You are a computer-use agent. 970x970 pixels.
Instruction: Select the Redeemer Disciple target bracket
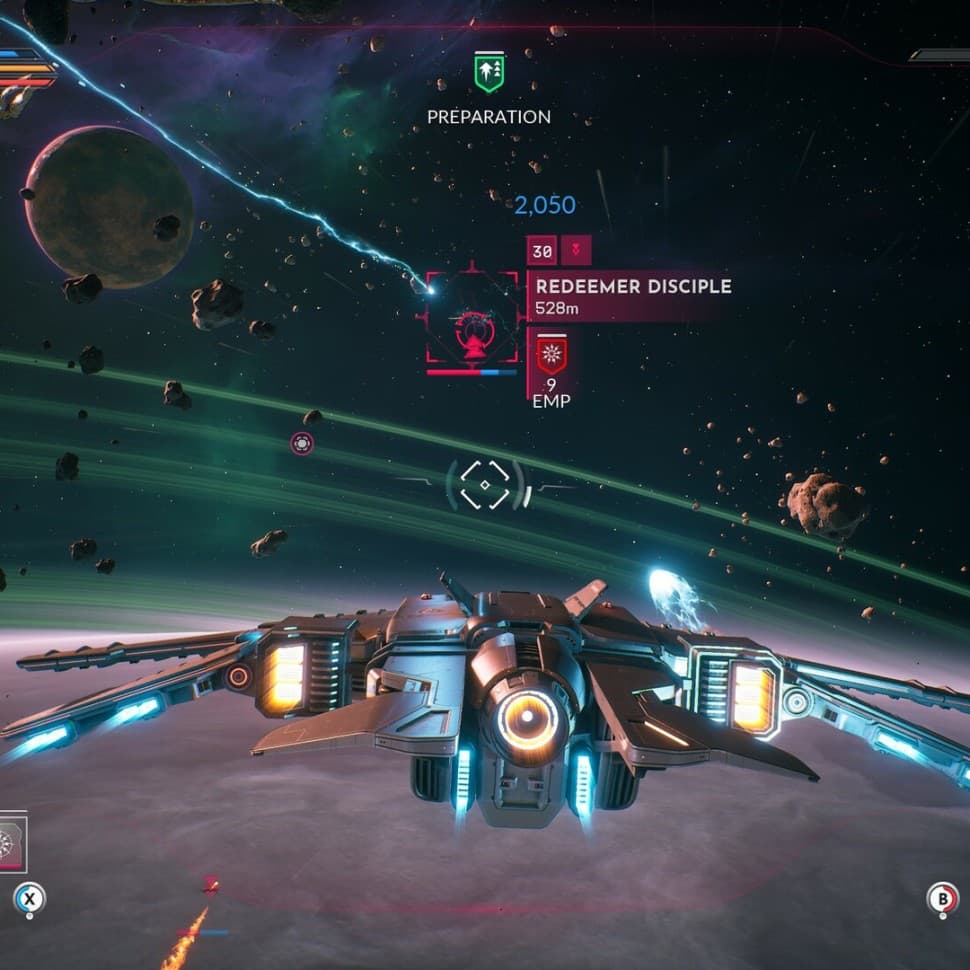coord(472,318)
